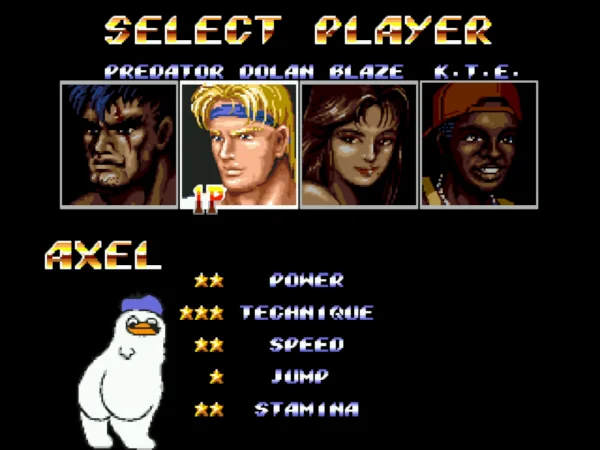Select K.T.E. with the orange cap
600x450 pixels.
[479, 144]
